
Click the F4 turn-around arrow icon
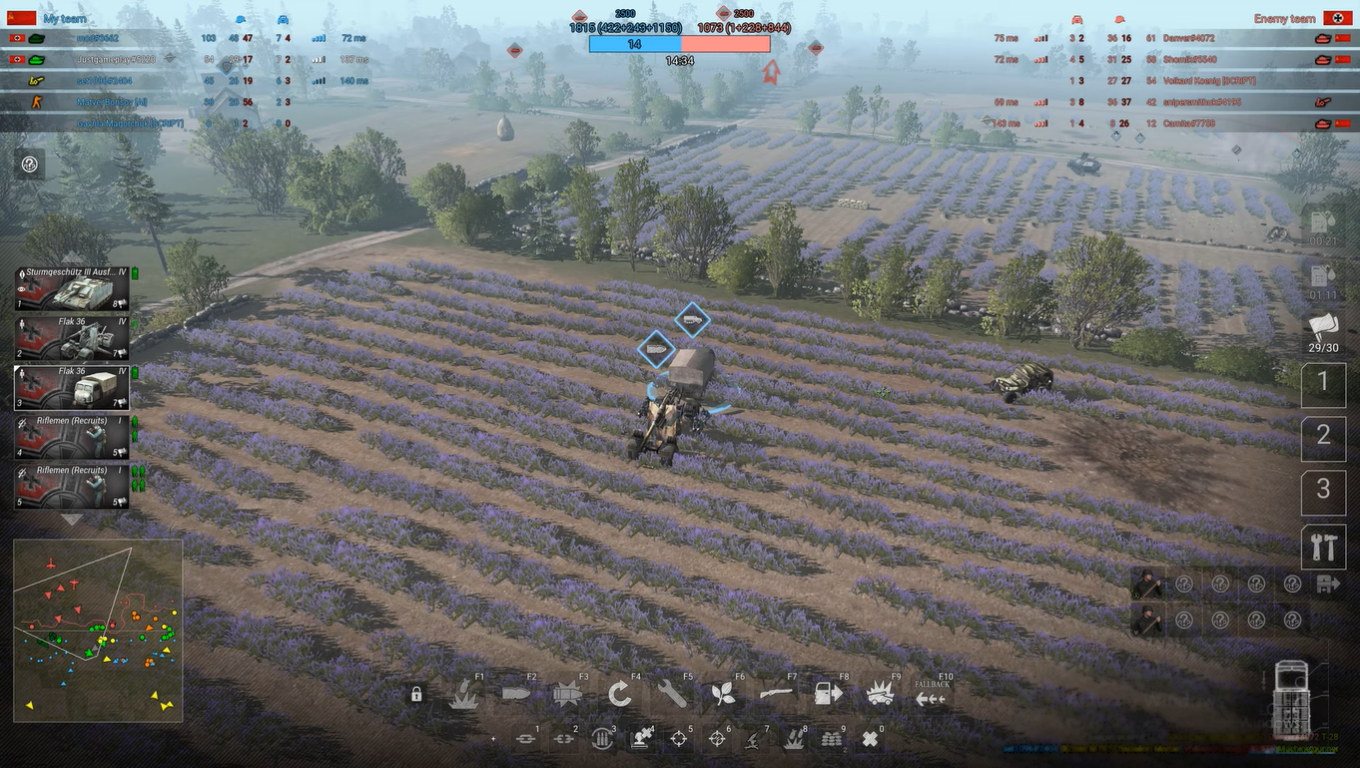(x=620, y=691)
